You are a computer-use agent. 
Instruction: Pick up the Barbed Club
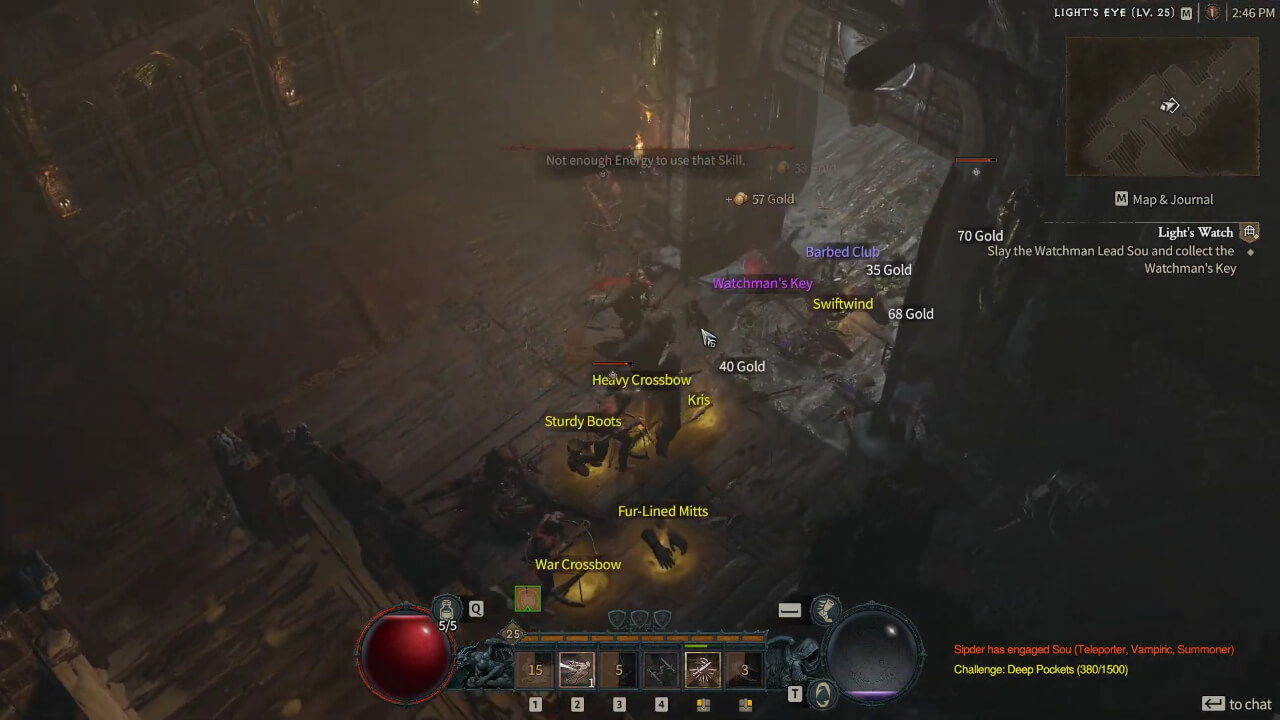click(842, 251)
